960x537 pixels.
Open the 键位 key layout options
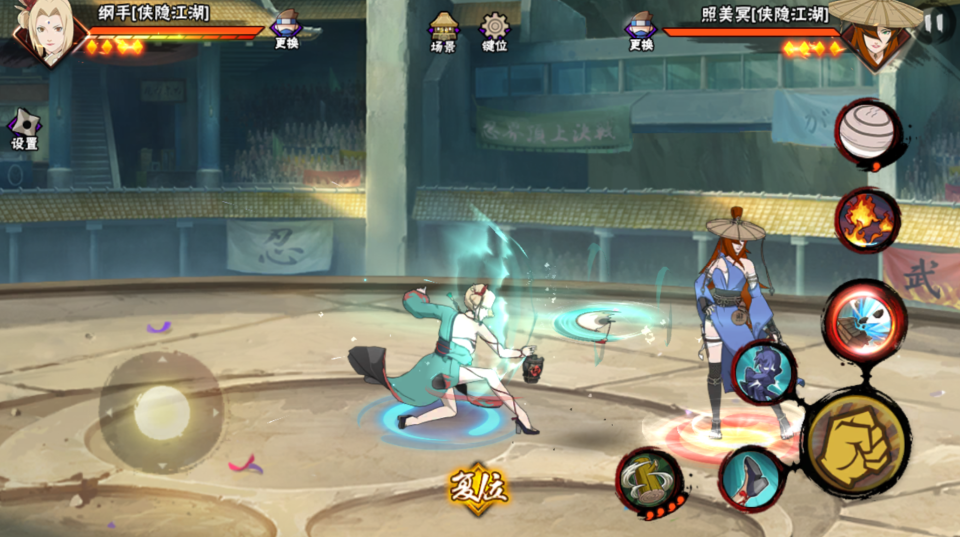tap(494, 31)
